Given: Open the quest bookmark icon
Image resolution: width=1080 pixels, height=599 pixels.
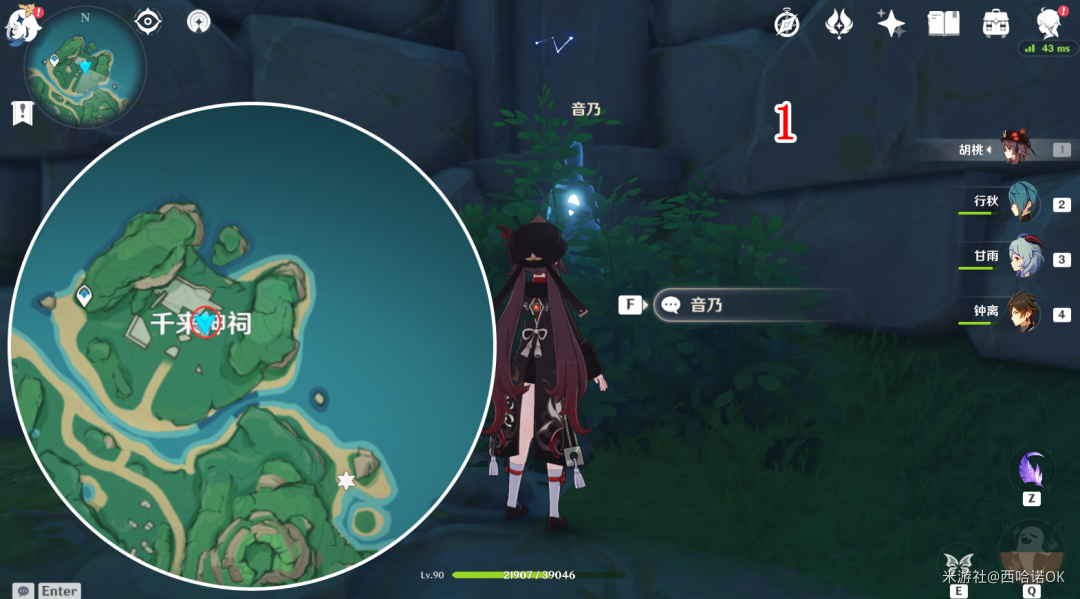Looking at the screenshot, I should 21,113.
